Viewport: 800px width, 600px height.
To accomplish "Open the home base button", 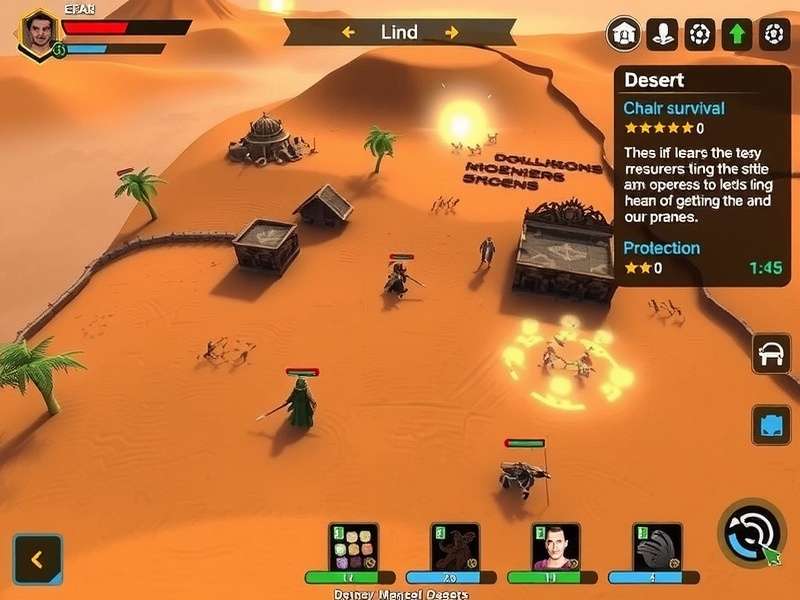I will [624, 34].
